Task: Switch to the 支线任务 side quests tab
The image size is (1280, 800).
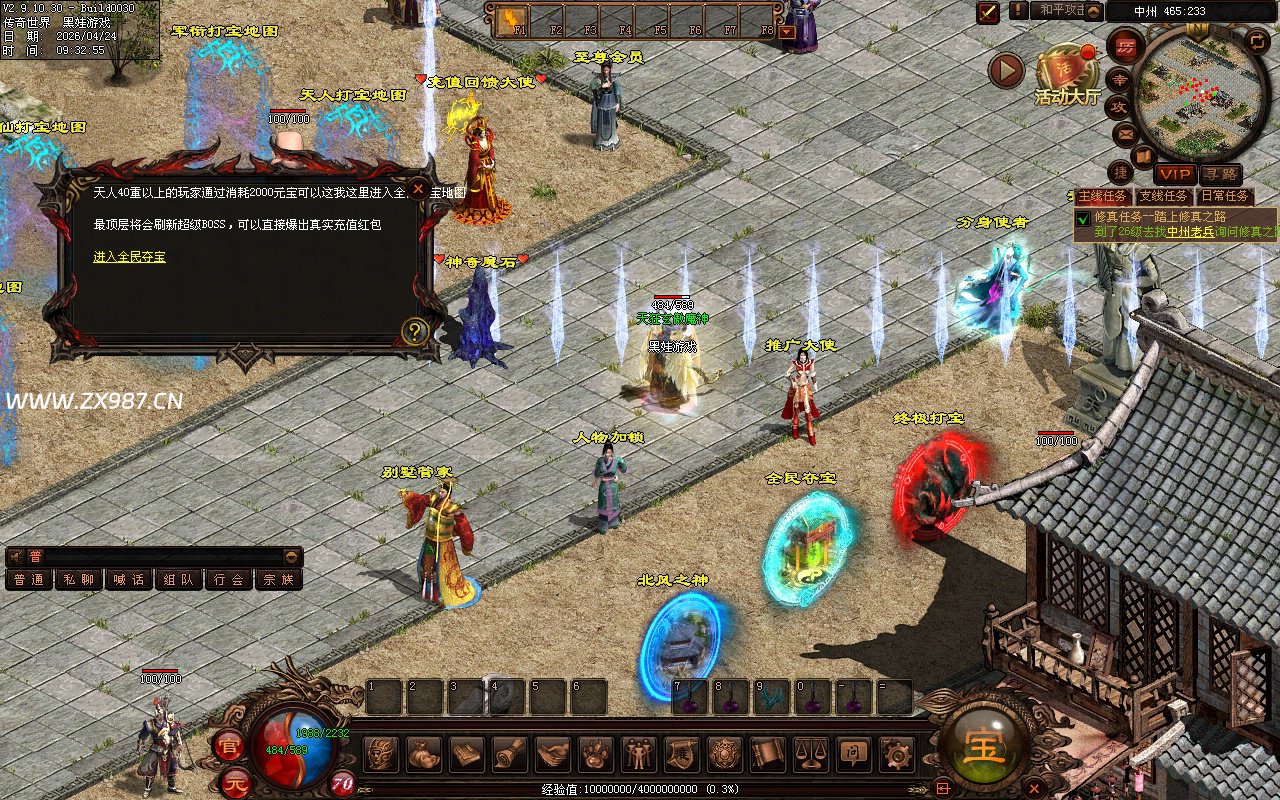Action: pos(1164,196)
